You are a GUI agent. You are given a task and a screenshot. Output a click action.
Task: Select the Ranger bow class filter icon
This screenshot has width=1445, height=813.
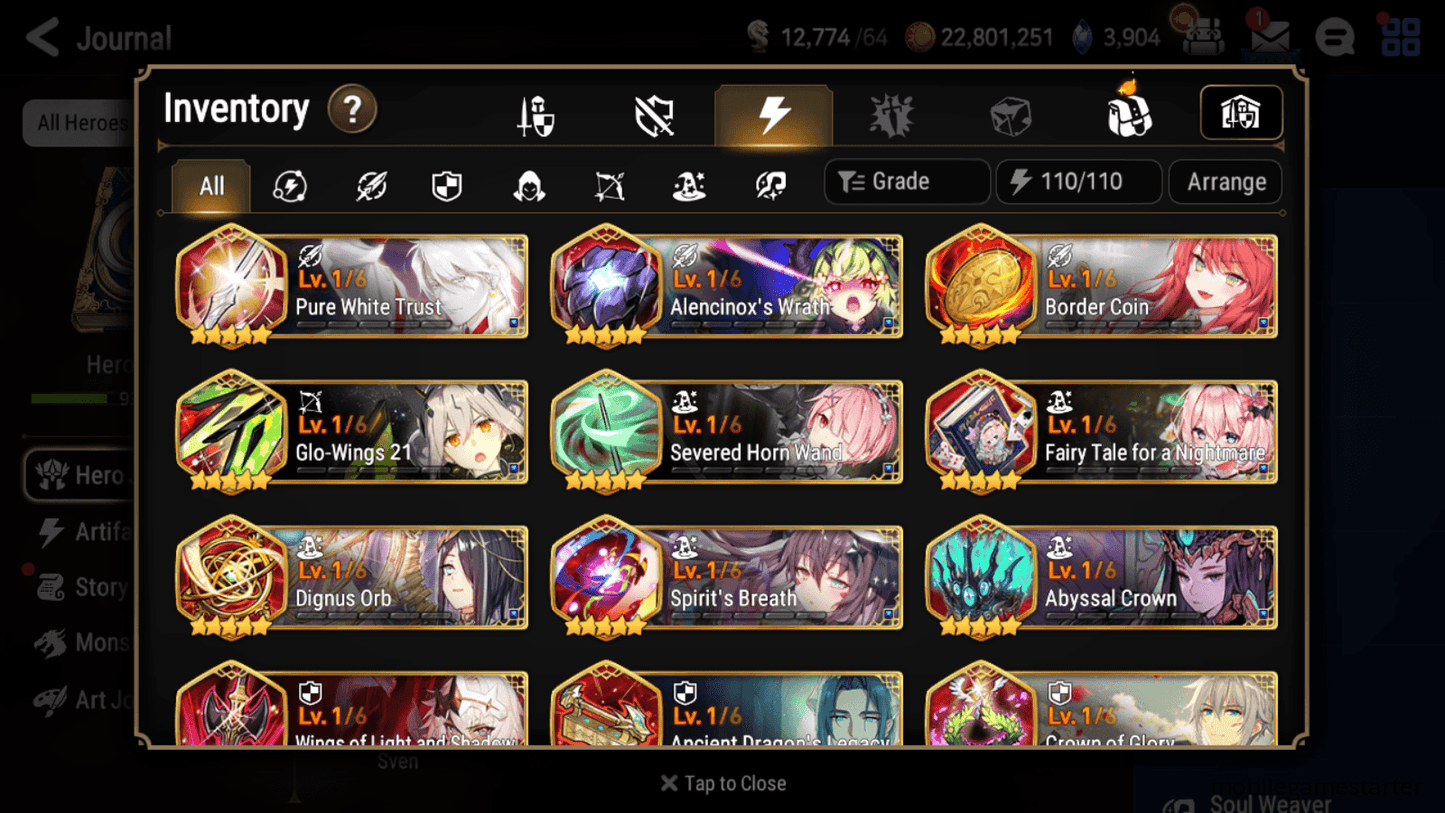[608, 184]
